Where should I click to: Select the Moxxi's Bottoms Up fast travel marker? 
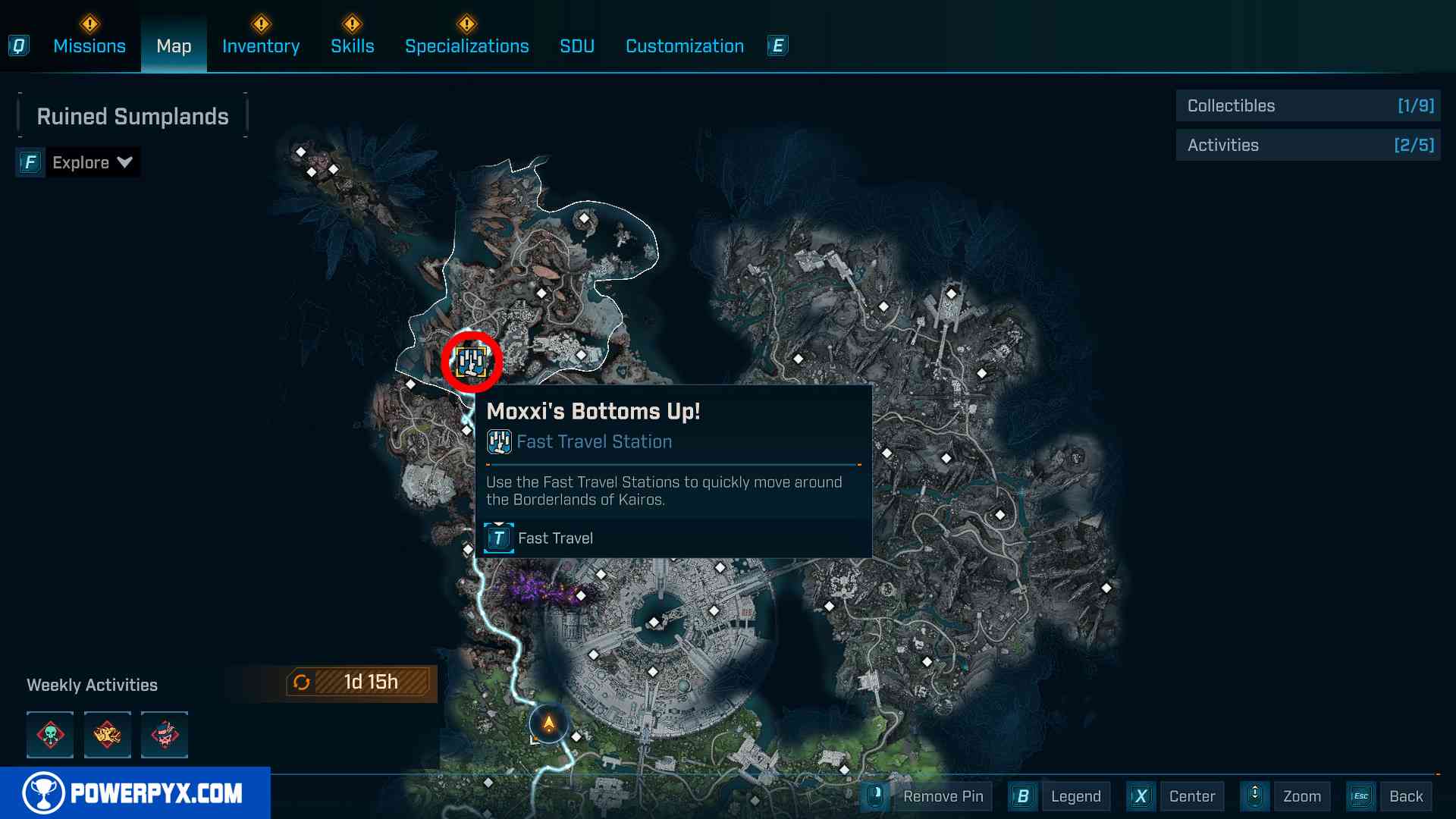pyautogui.click(x=471, y=362)
